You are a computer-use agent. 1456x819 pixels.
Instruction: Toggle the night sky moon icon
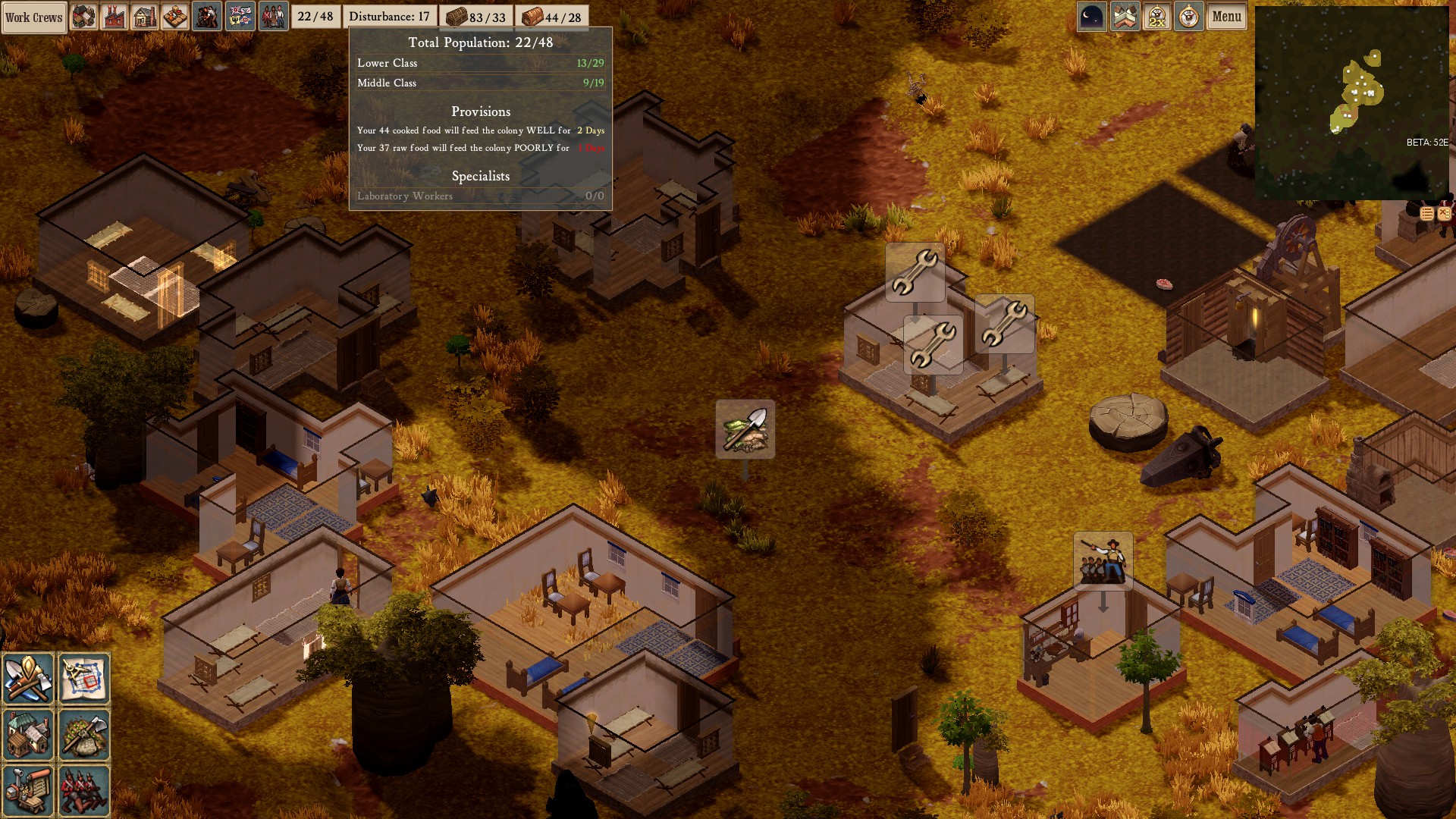[1091, 17]
